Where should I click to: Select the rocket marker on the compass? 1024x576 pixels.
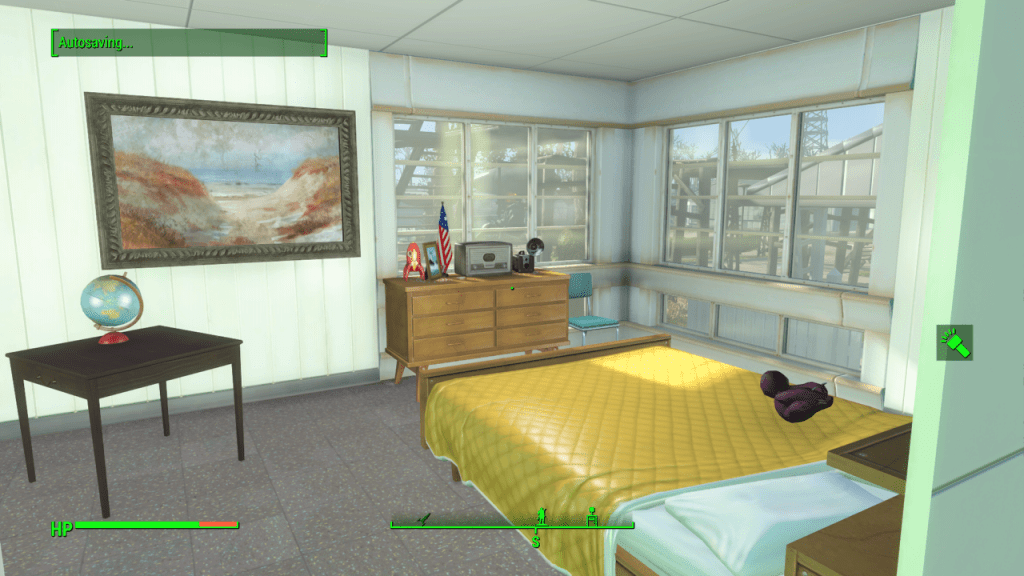424,517
